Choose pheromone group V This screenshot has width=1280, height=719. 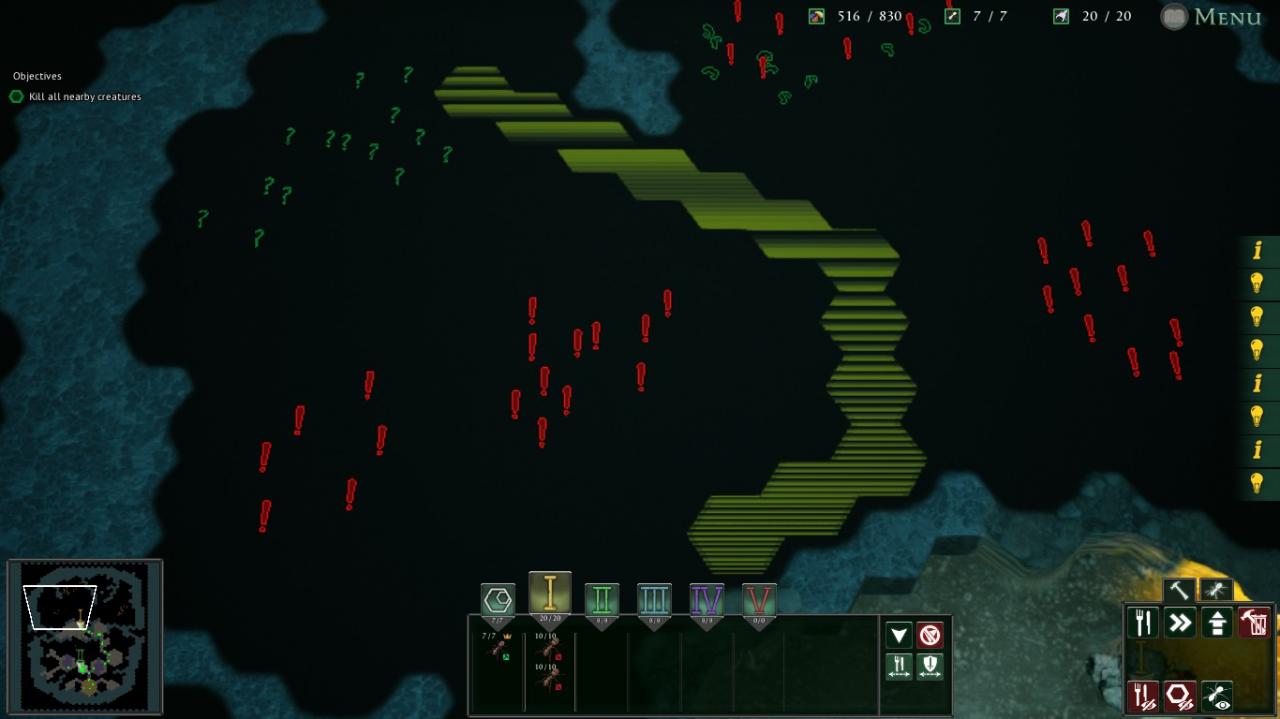point(759,601)
